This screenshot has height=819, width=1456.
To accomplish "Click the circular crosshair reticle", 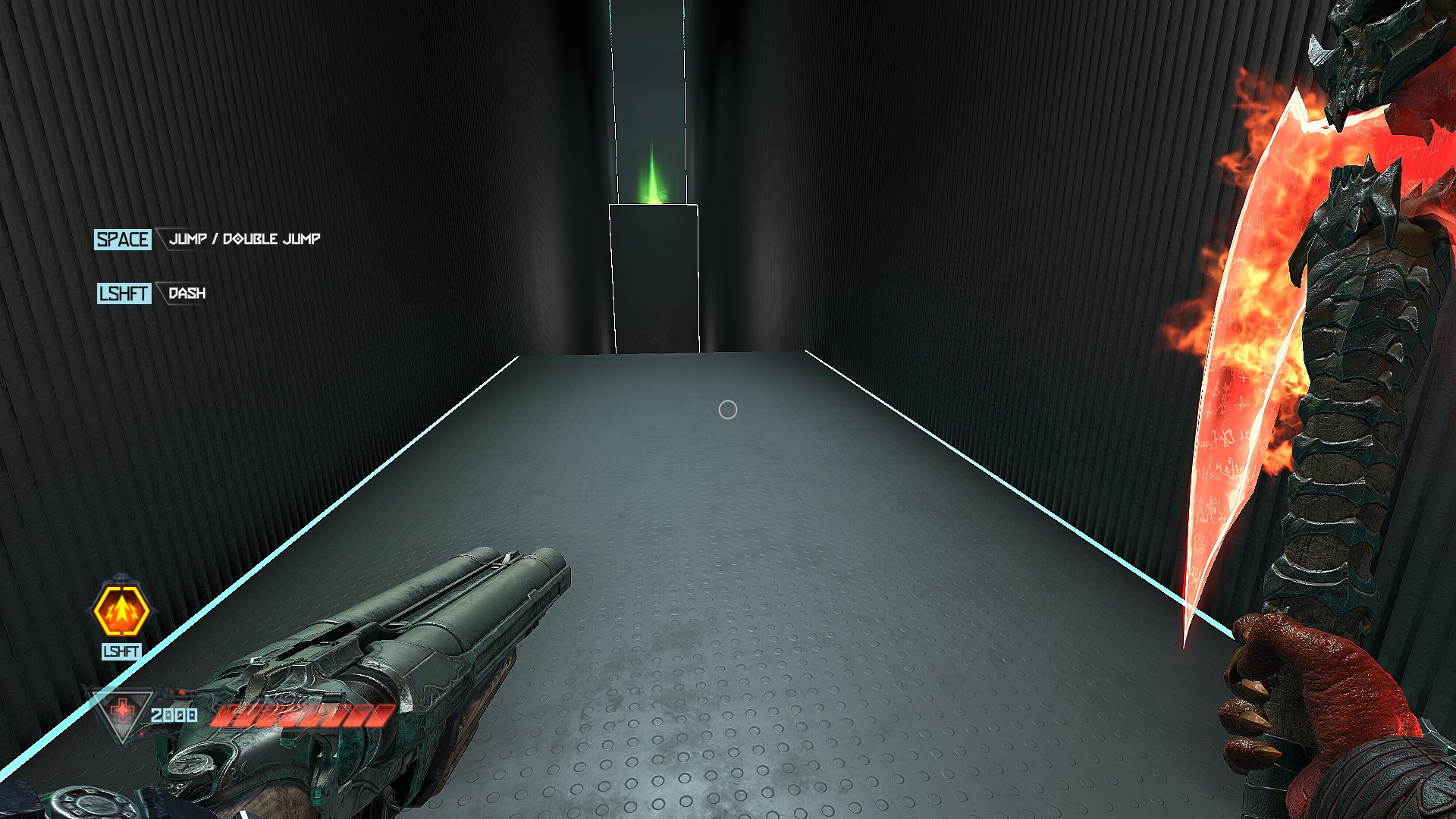I will pyautogui.click(x=728, y=409).
